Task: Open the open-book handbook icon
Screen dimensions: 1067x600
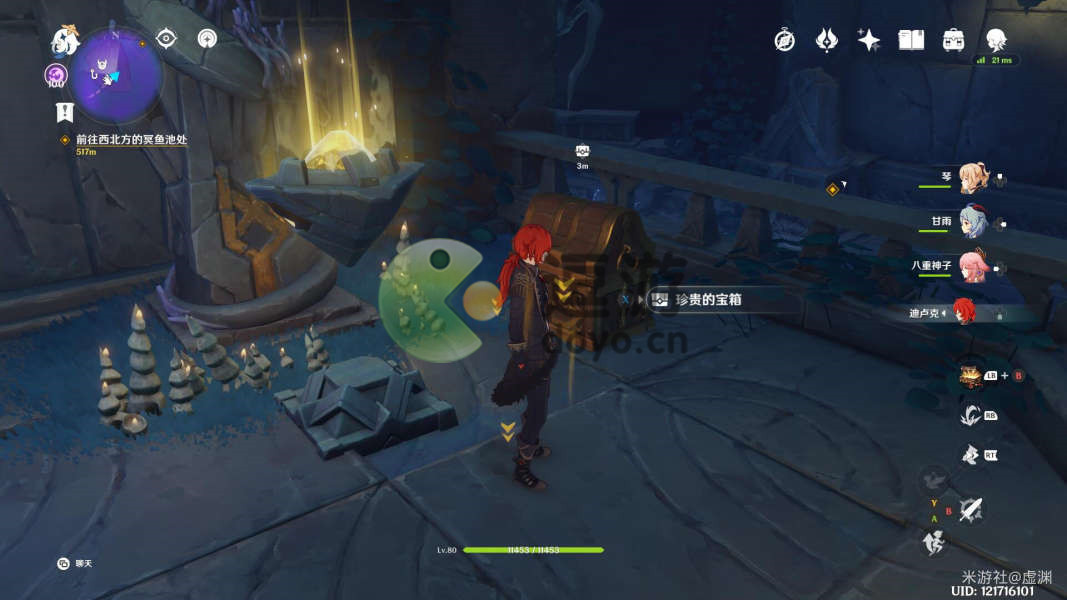Action: [x=911, y=40]
